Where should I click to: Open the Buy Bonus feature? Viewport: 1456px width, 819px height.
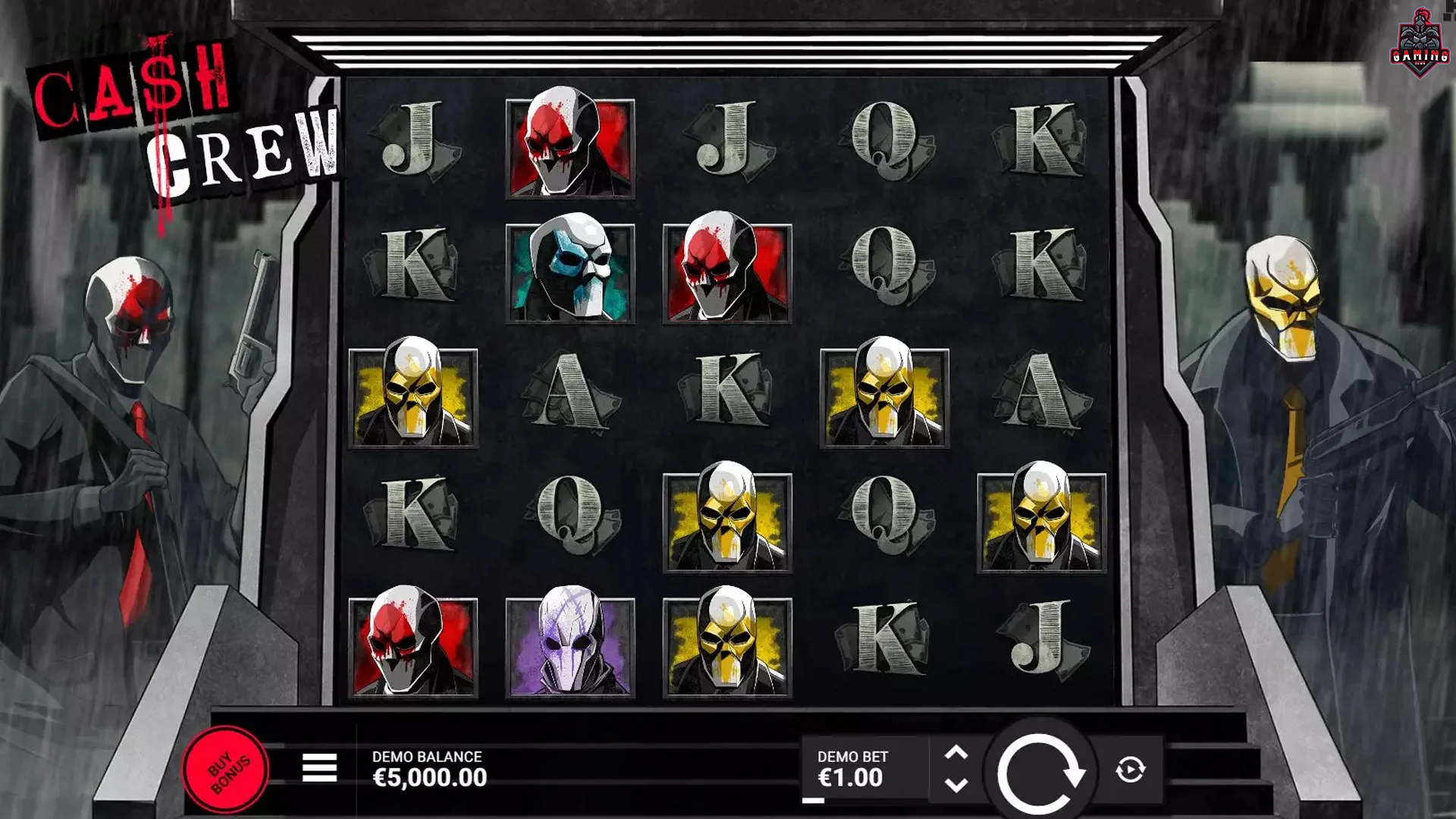[x=226, y=770]
